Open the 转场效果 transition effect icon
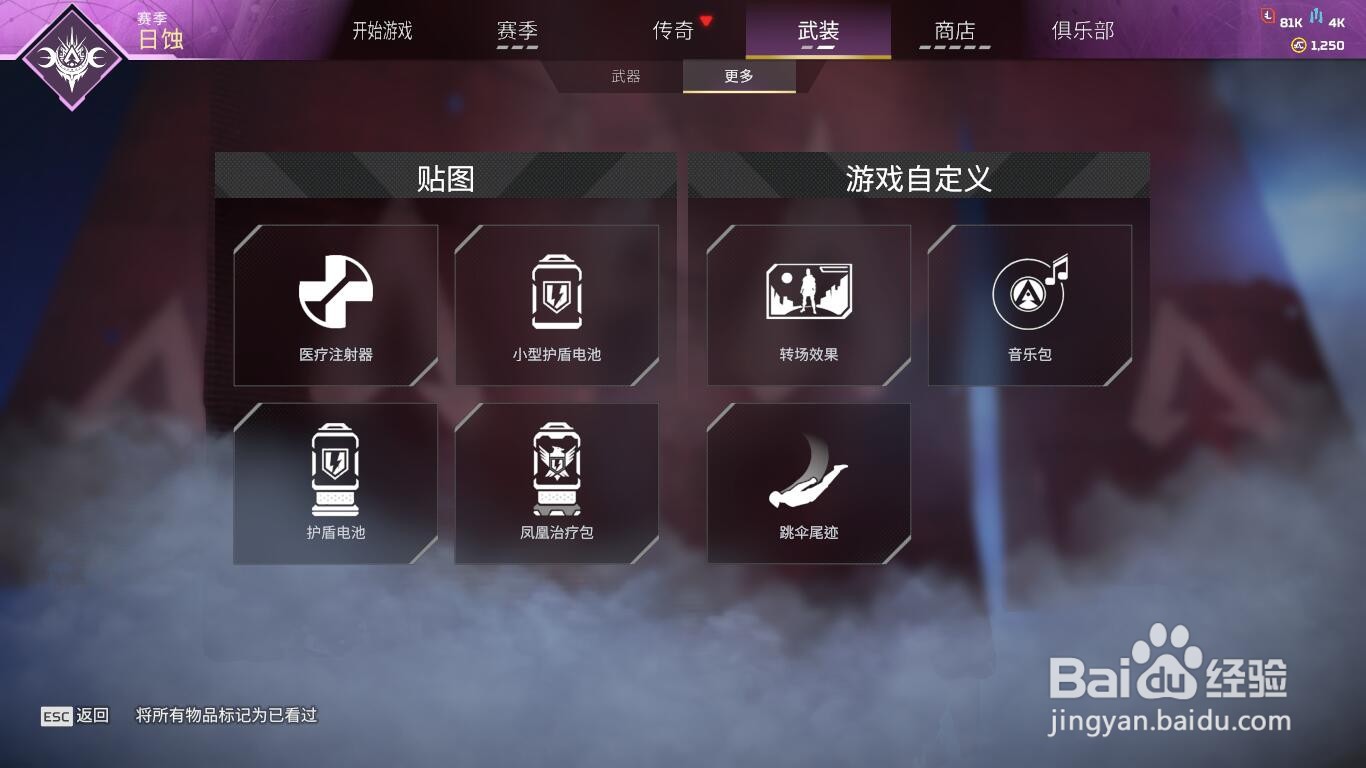 point(810,292)
